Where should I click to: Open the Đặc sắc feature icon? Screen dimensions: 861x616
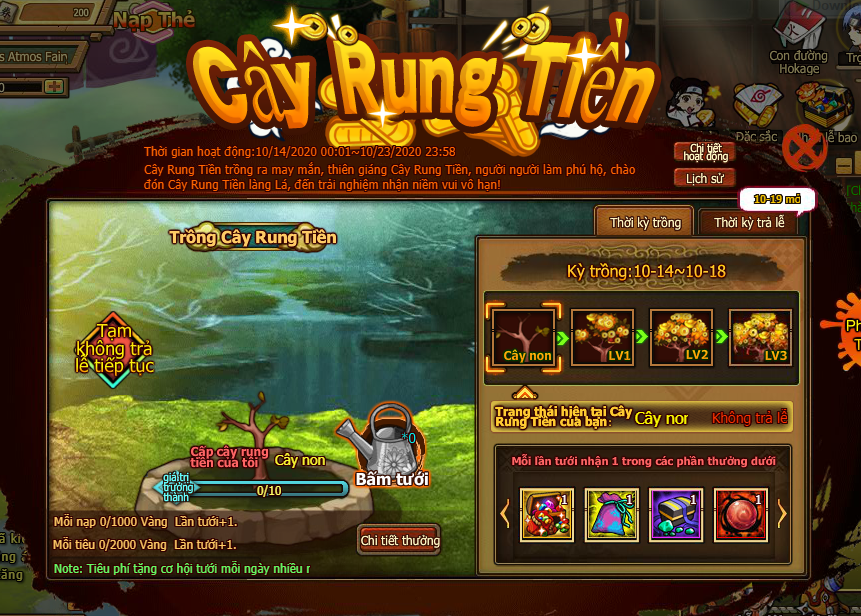pos(758,110)
